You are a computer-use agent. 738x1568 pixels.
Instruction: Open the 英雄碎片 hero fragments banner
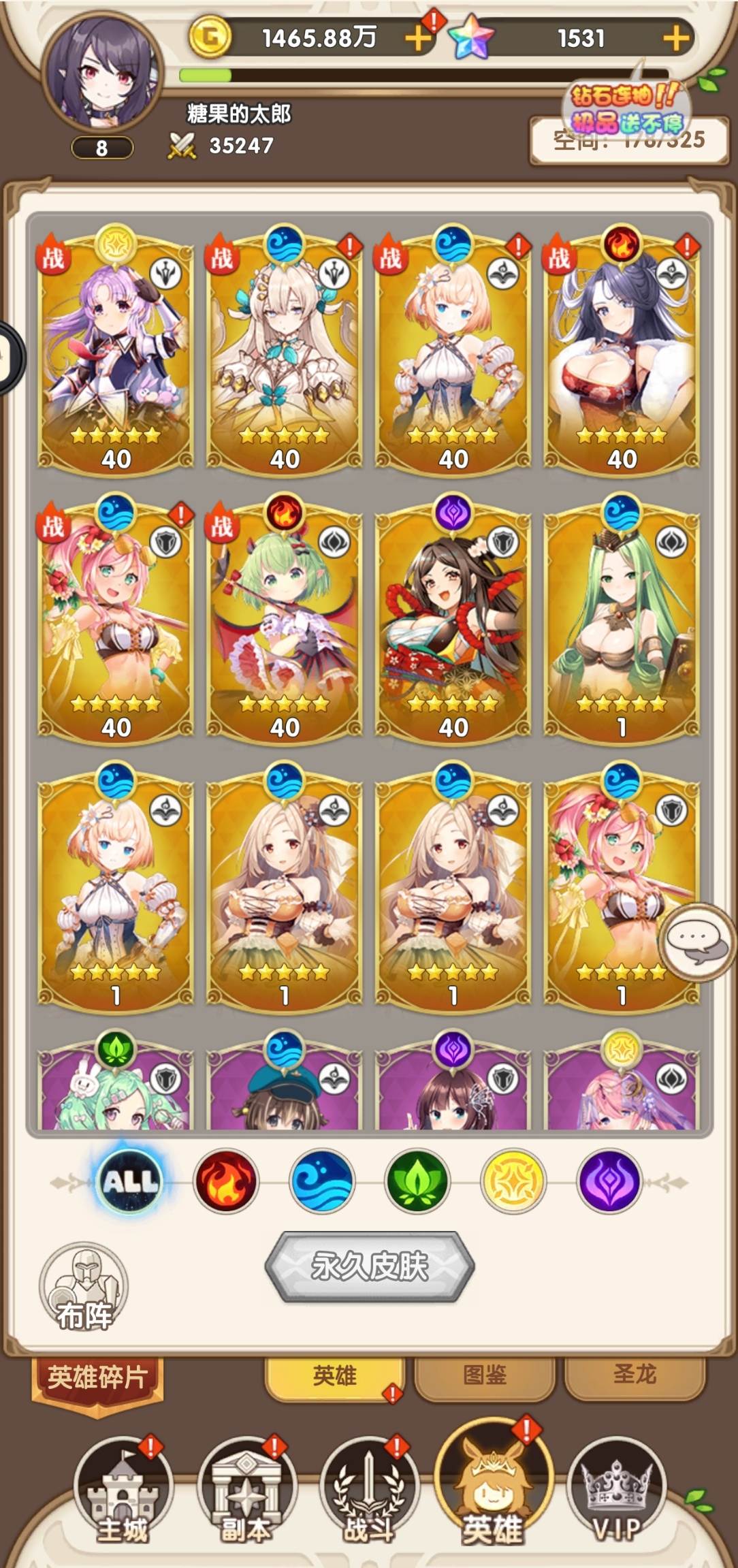coord(97,1378)
